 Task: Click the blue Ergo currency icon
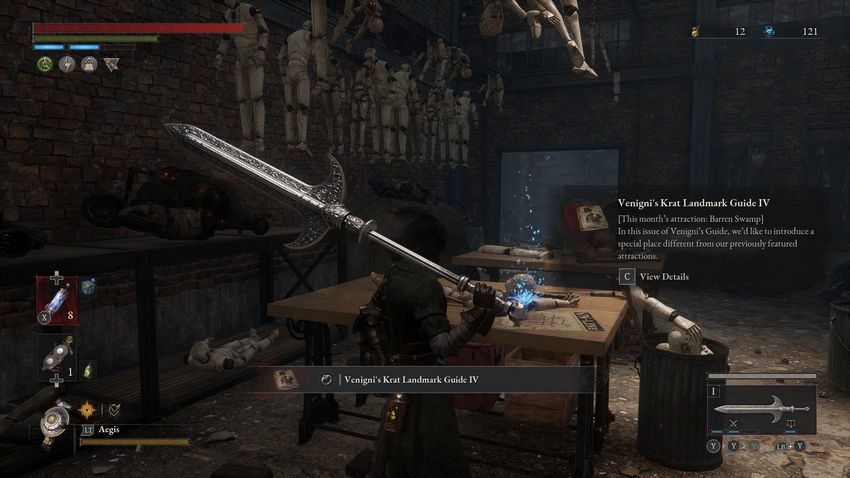768,32
